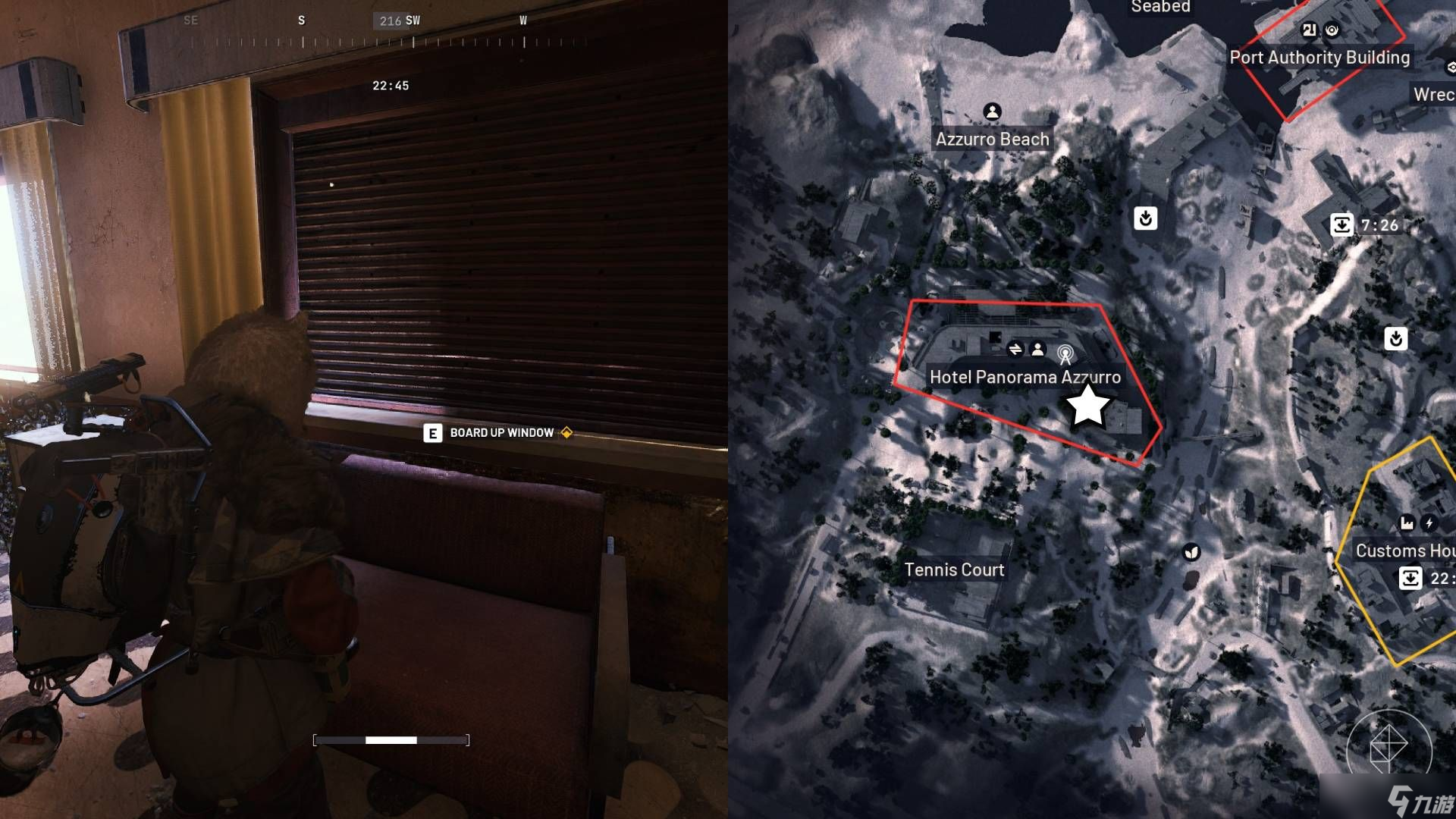The width and height of the screenshot is (1456, 819).
Task: Select the factory icon above Customs House
Action: [1407, 522]
